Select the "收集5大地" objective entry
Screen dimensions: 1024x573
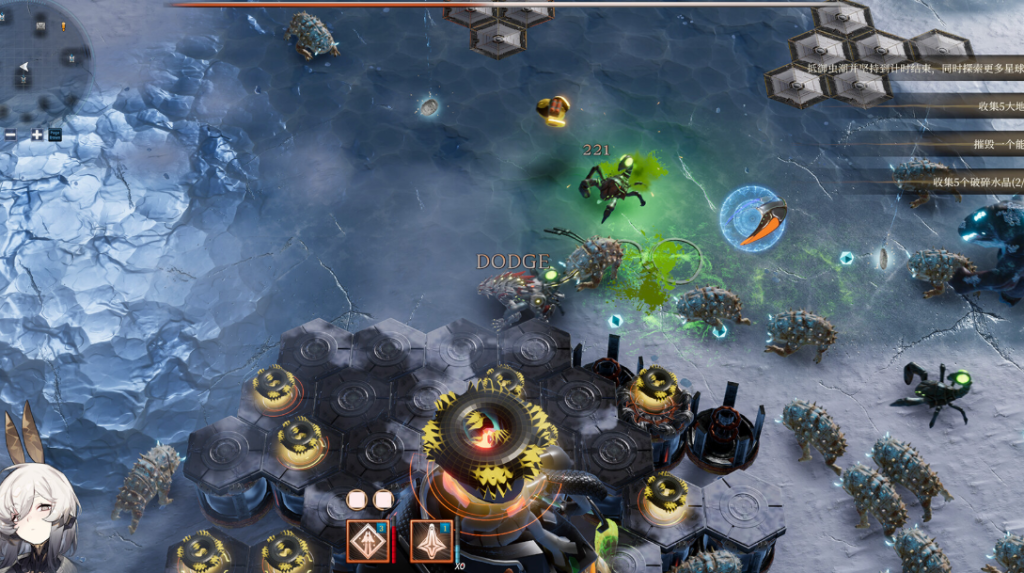[995, 106]
